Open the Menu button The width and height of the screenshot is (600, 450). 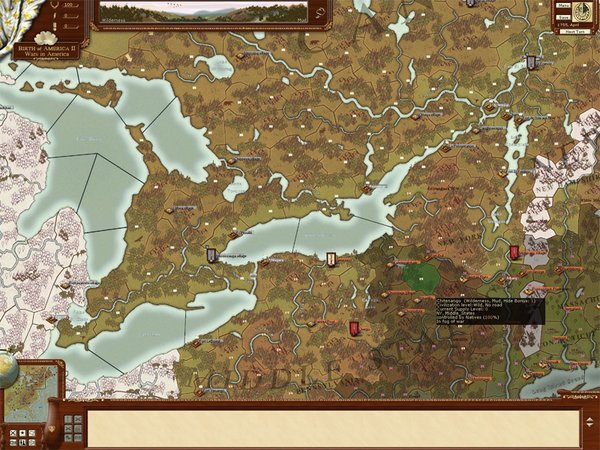563,7
